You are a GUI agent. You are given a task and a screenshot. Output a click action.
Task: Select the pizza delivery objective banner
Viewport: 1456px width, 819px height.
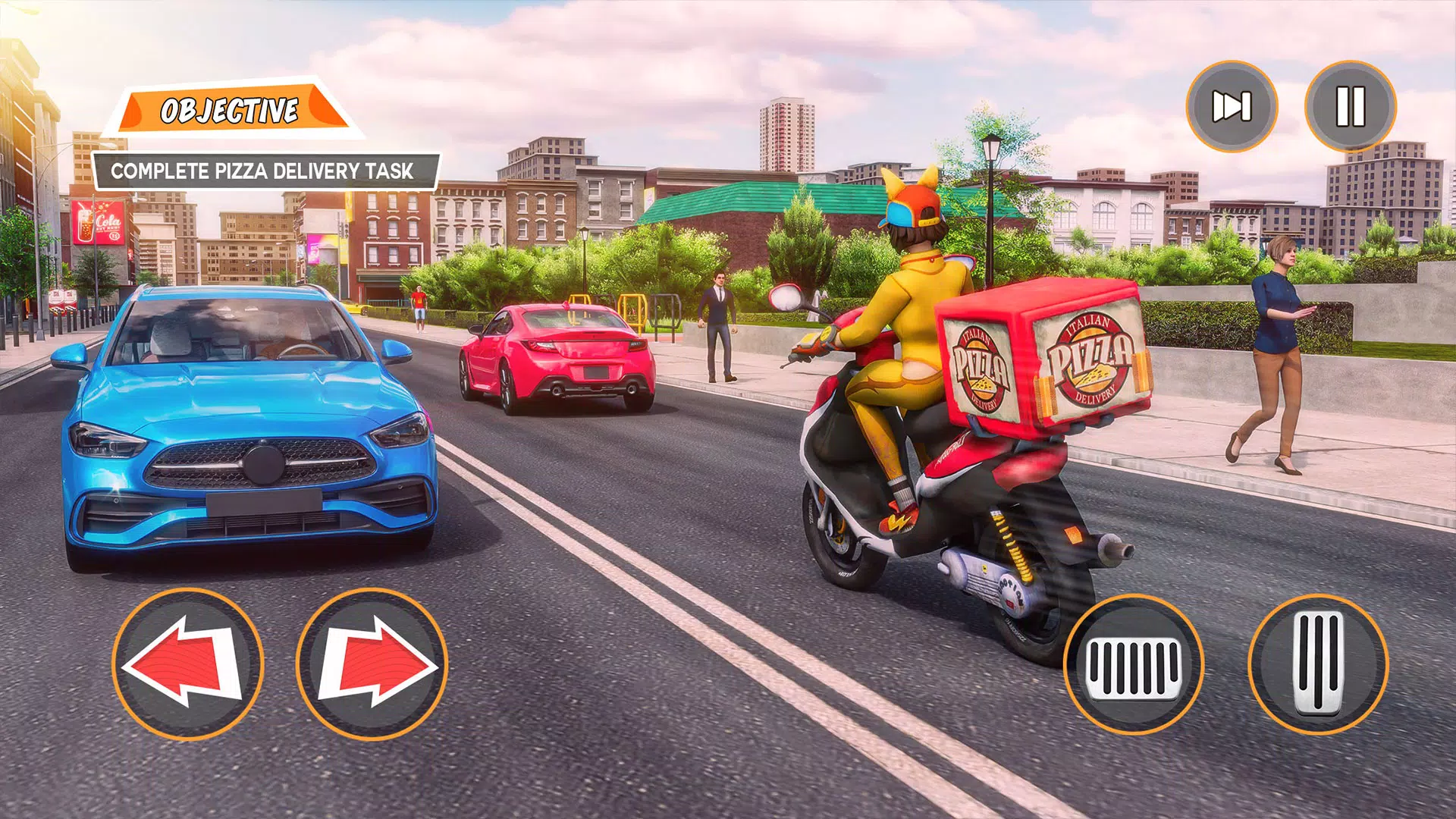263,171
